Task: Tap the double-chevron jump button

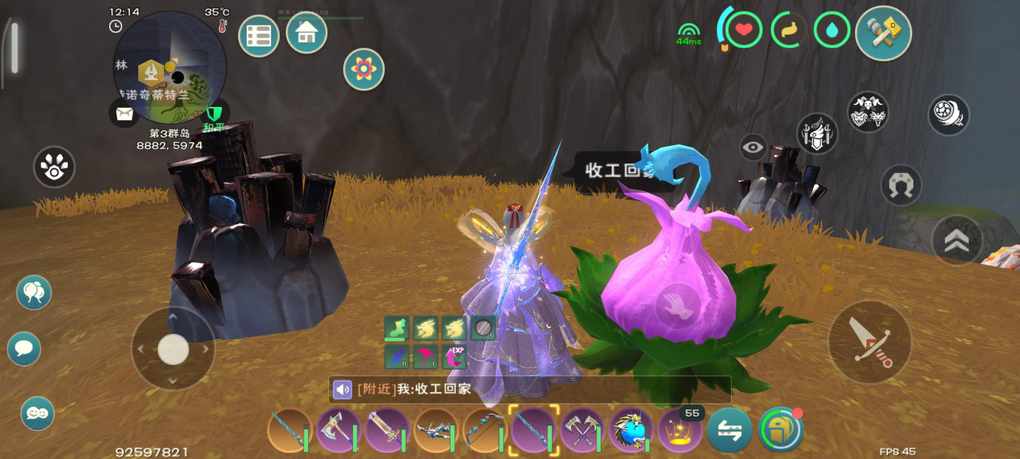Action: click(x=956, y=240)
